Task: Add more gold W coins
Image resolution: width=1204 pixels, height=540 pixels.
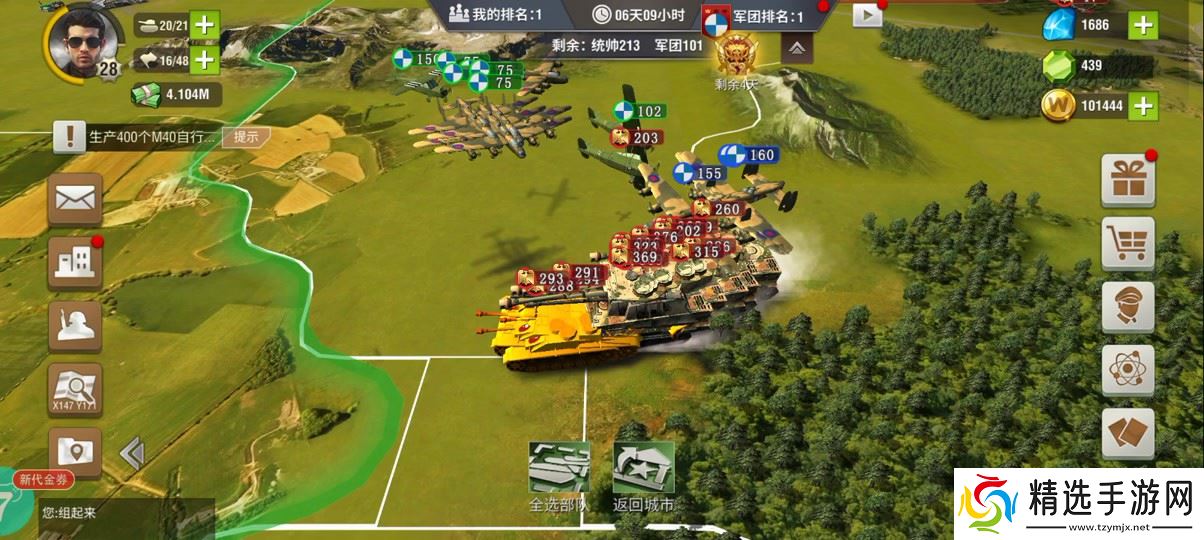Action: click(x=1142, y=104)
